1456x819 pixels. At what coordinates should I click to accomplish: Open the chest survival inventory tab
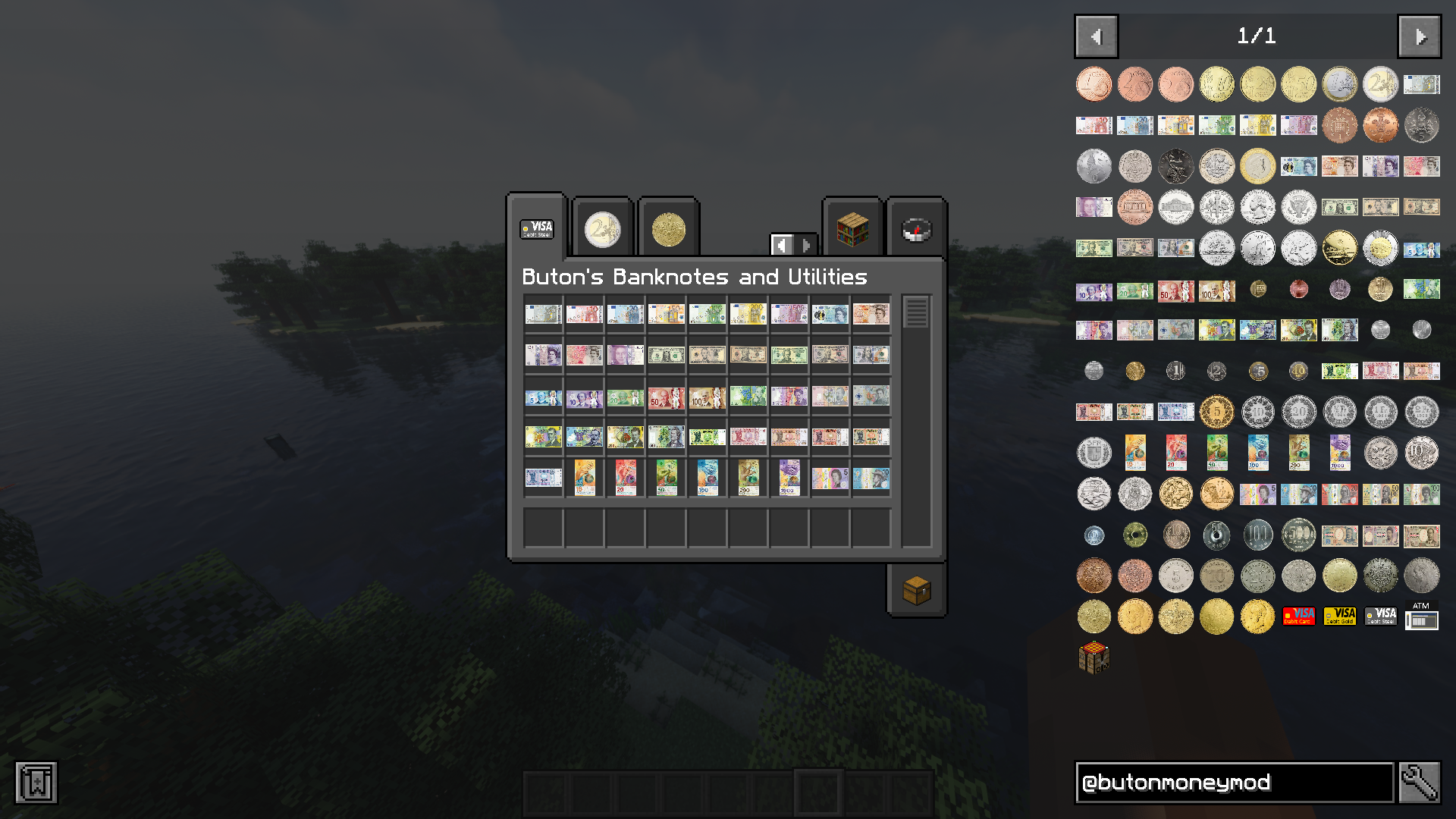click(916, 590)
